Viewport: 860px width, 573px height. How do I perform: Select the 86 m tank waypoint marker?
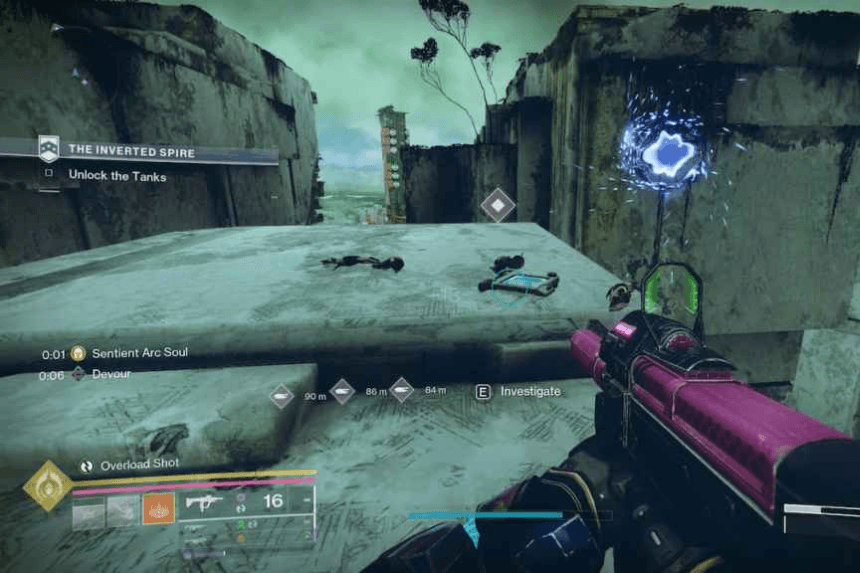coord(342,391)
